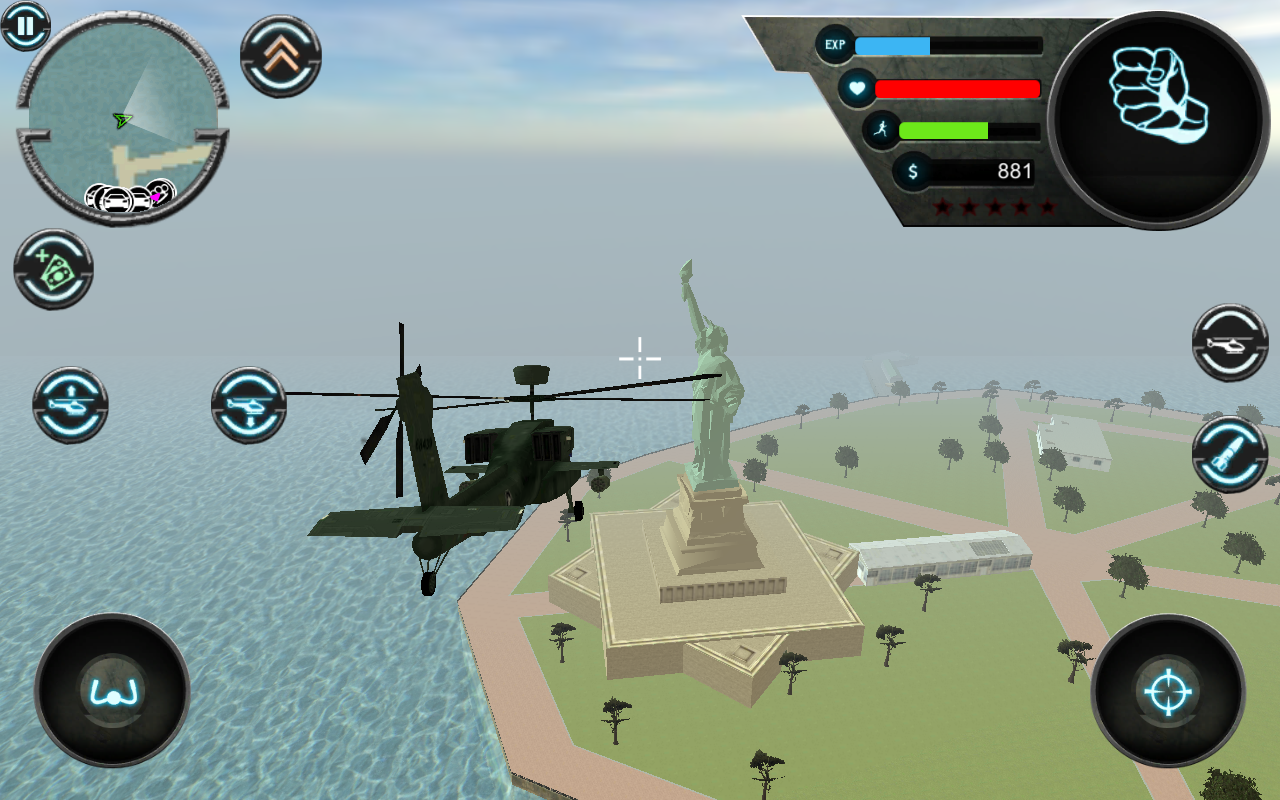Tap the heart icon on the health bar
Screen dimensions: 1280x800
[857, 89]
